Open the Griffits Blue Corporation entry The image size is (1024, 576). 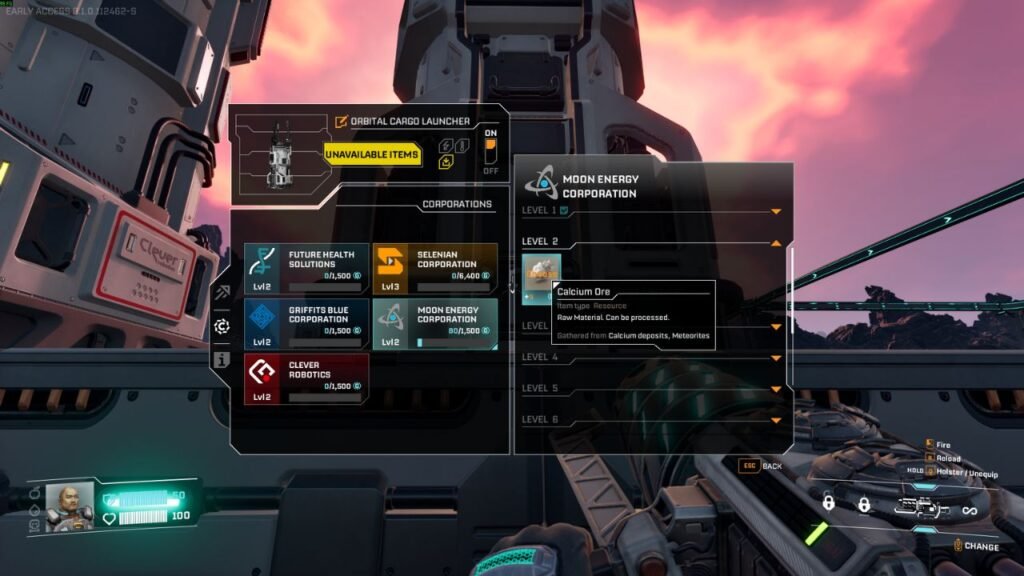[305, 323]
